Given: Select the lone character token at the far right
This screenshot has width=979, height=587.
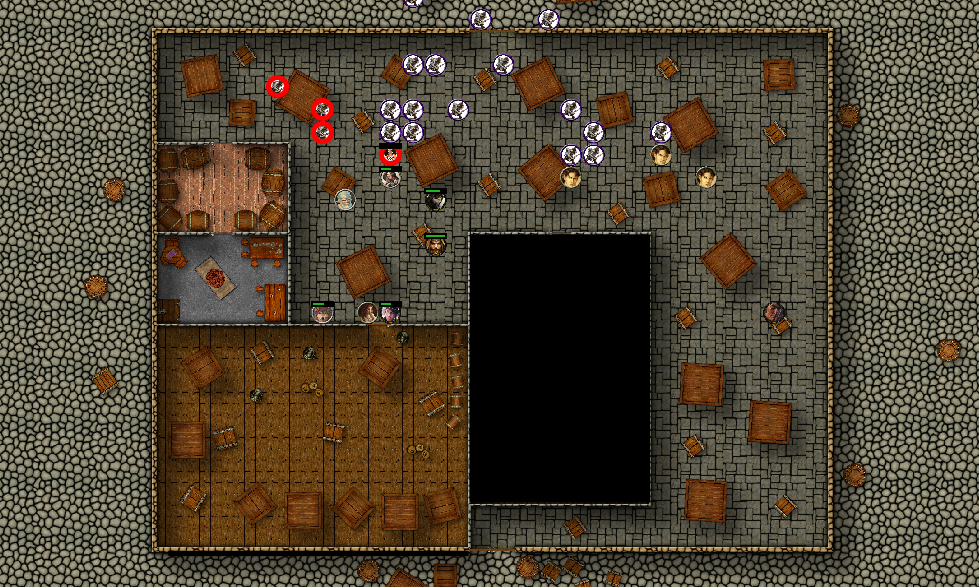Looking at the screenshot, I should pos(774,313).
